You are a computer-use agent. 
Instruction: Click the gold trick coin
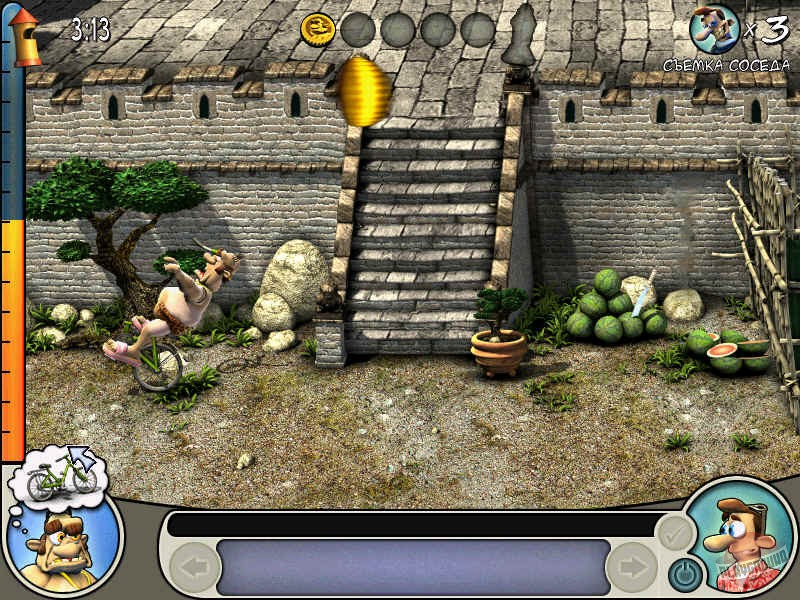point(317,30)
